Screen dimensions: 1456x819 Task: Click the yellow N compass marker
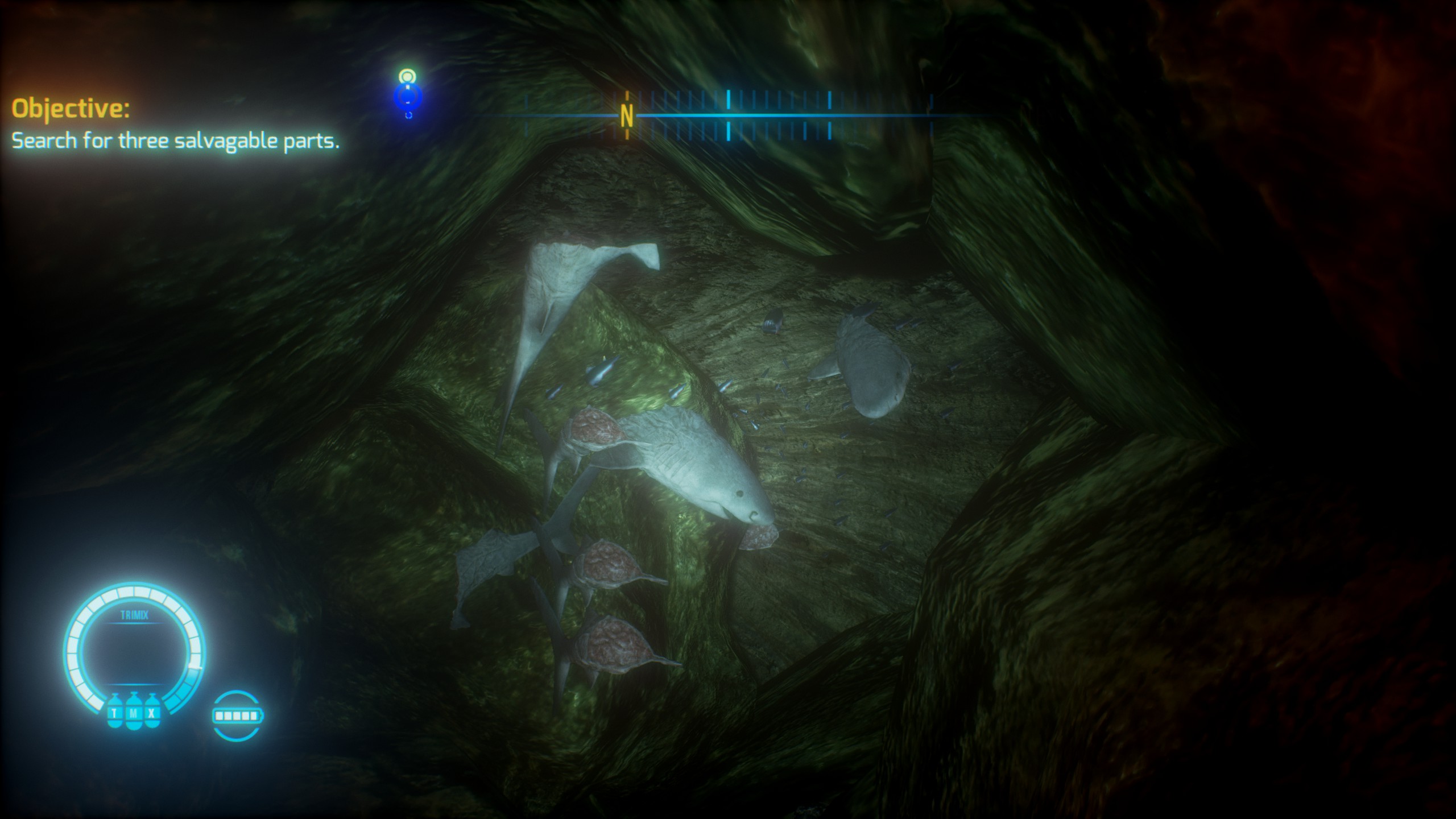[627, 115]
